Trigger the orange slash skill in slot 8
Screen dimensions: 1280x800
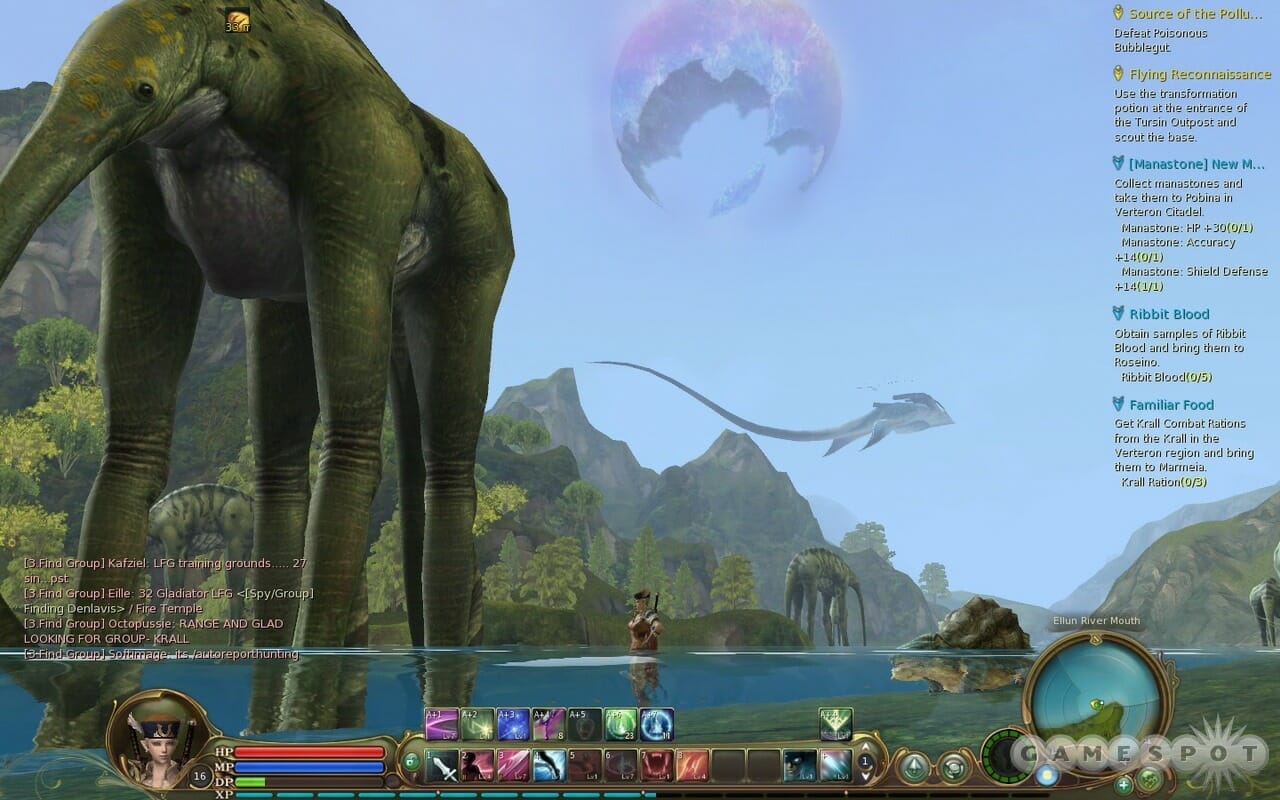692,765
